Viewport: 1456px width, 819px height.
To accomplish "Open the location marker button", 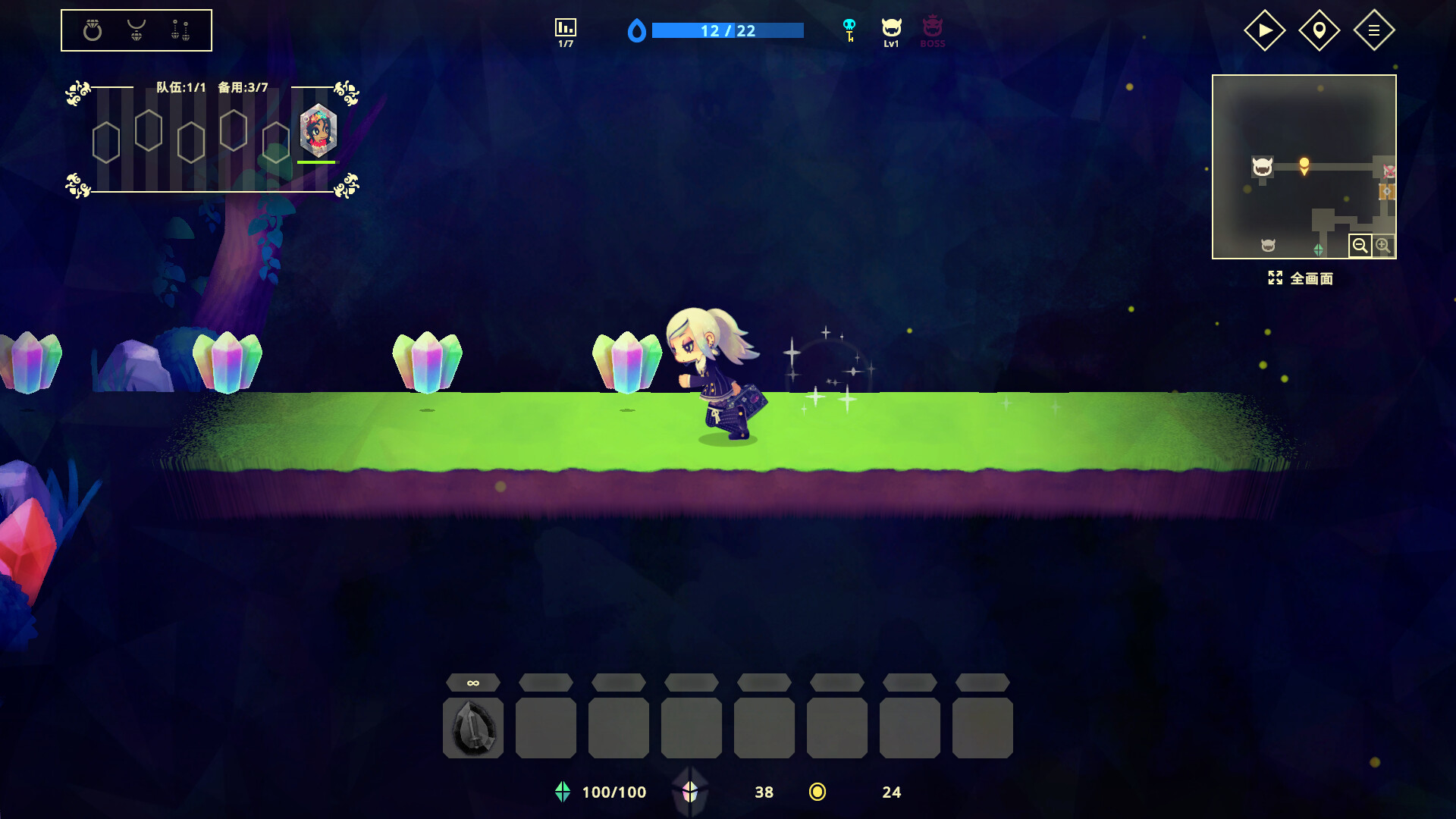I will pos(1319,30).
